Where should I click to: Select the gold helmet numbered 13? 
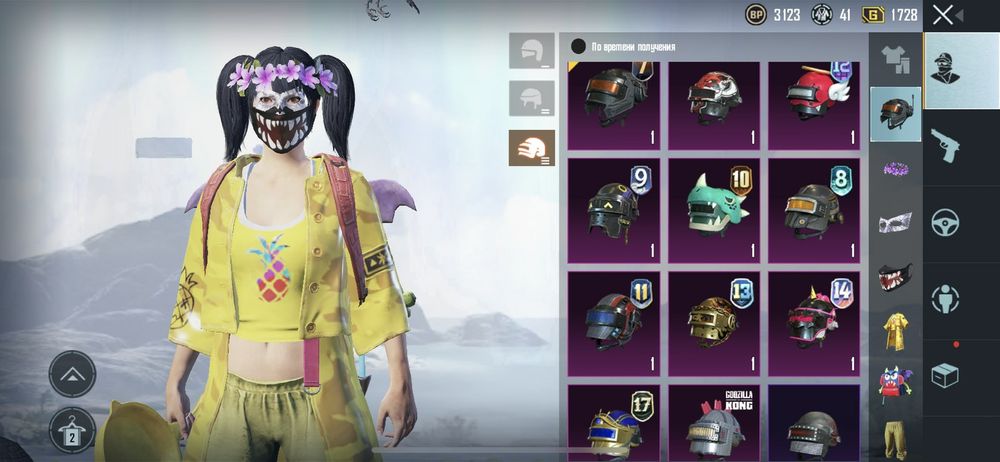(x=714, y=318)
